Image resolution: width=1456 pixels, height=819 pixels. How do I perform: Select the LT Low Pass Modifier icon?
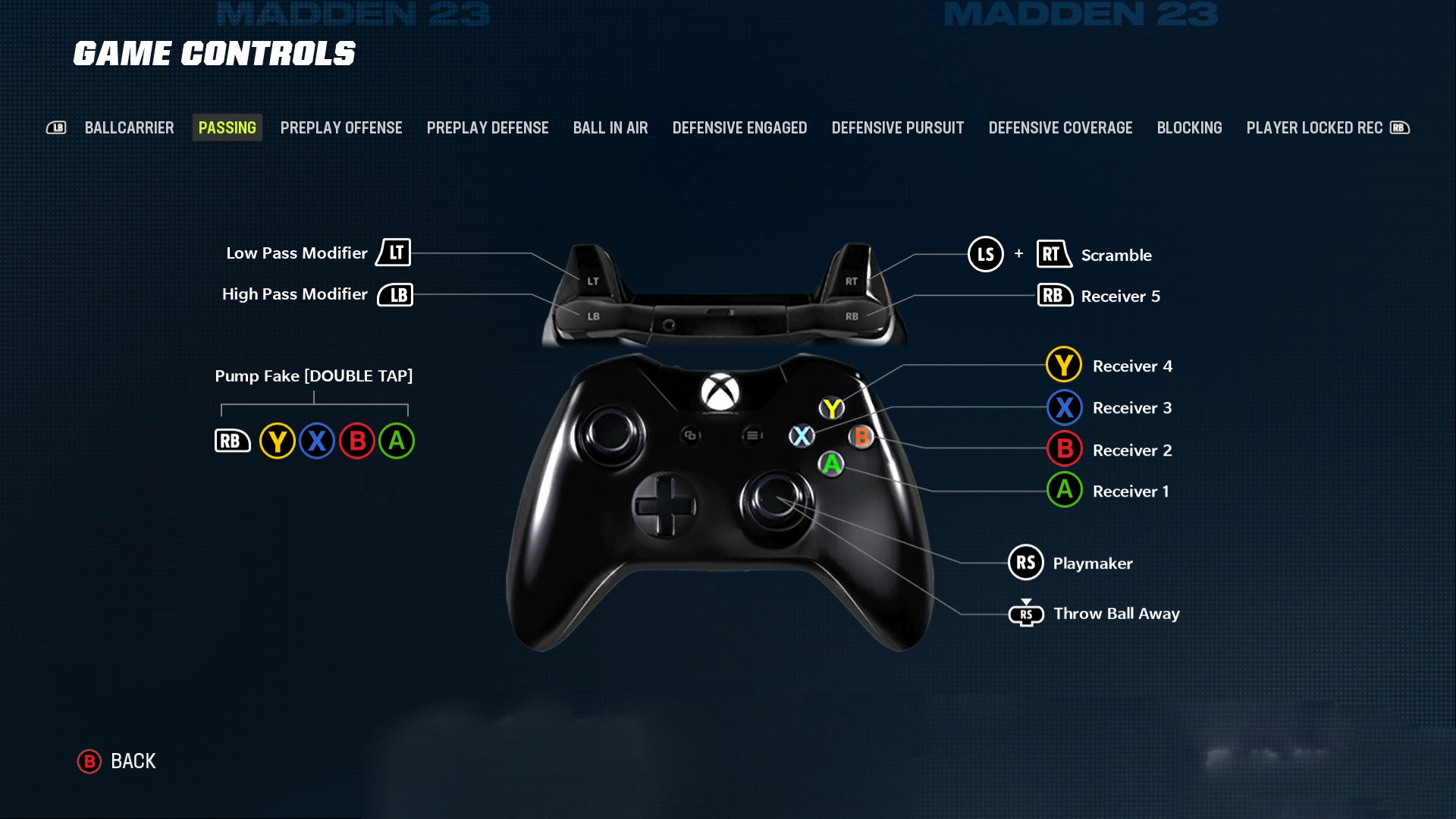point(393,253)
